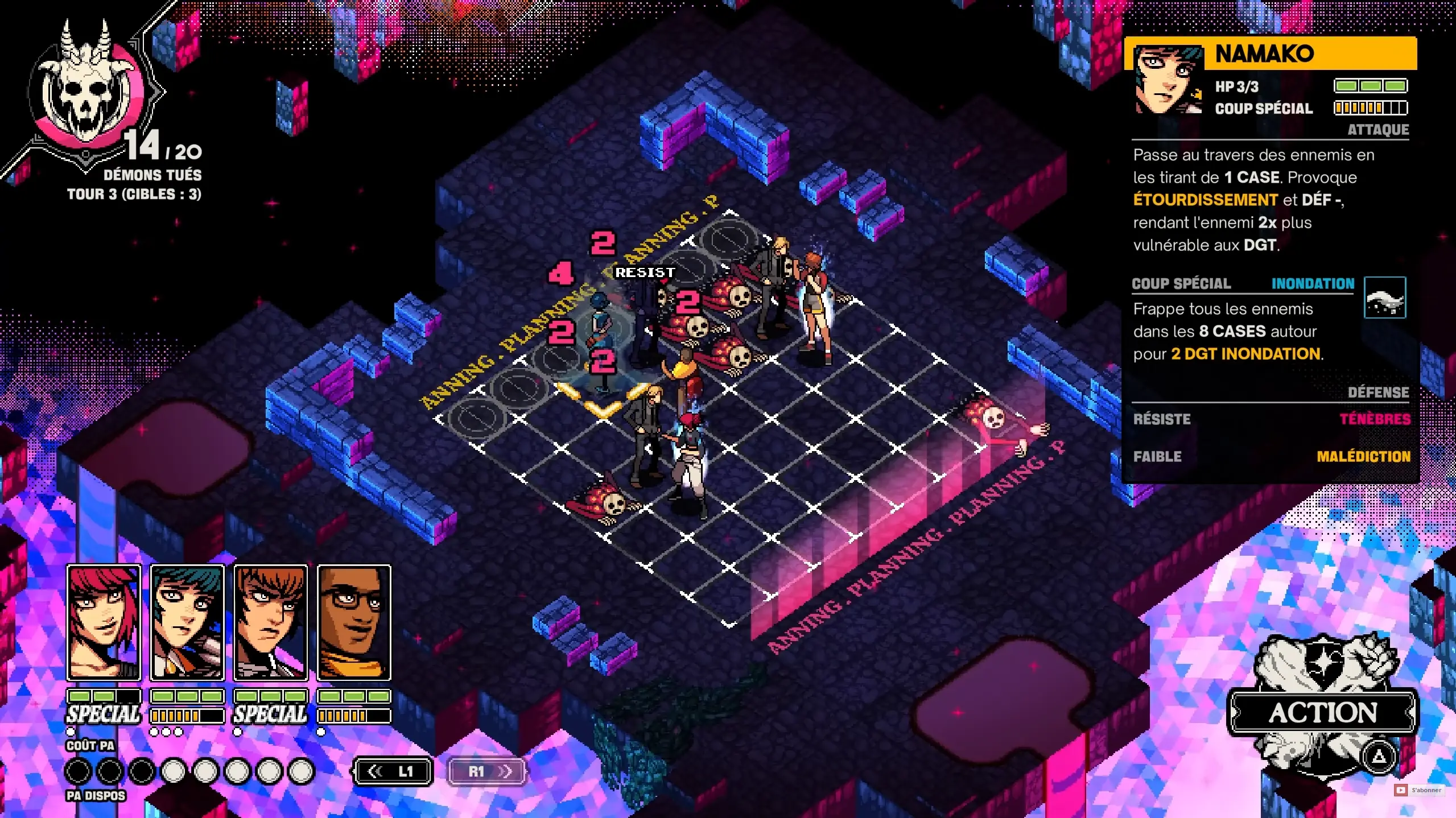Confirm with the ACTION button
The width and height of the screenshot is (1456, 818).
click(x=1322, y=713)
